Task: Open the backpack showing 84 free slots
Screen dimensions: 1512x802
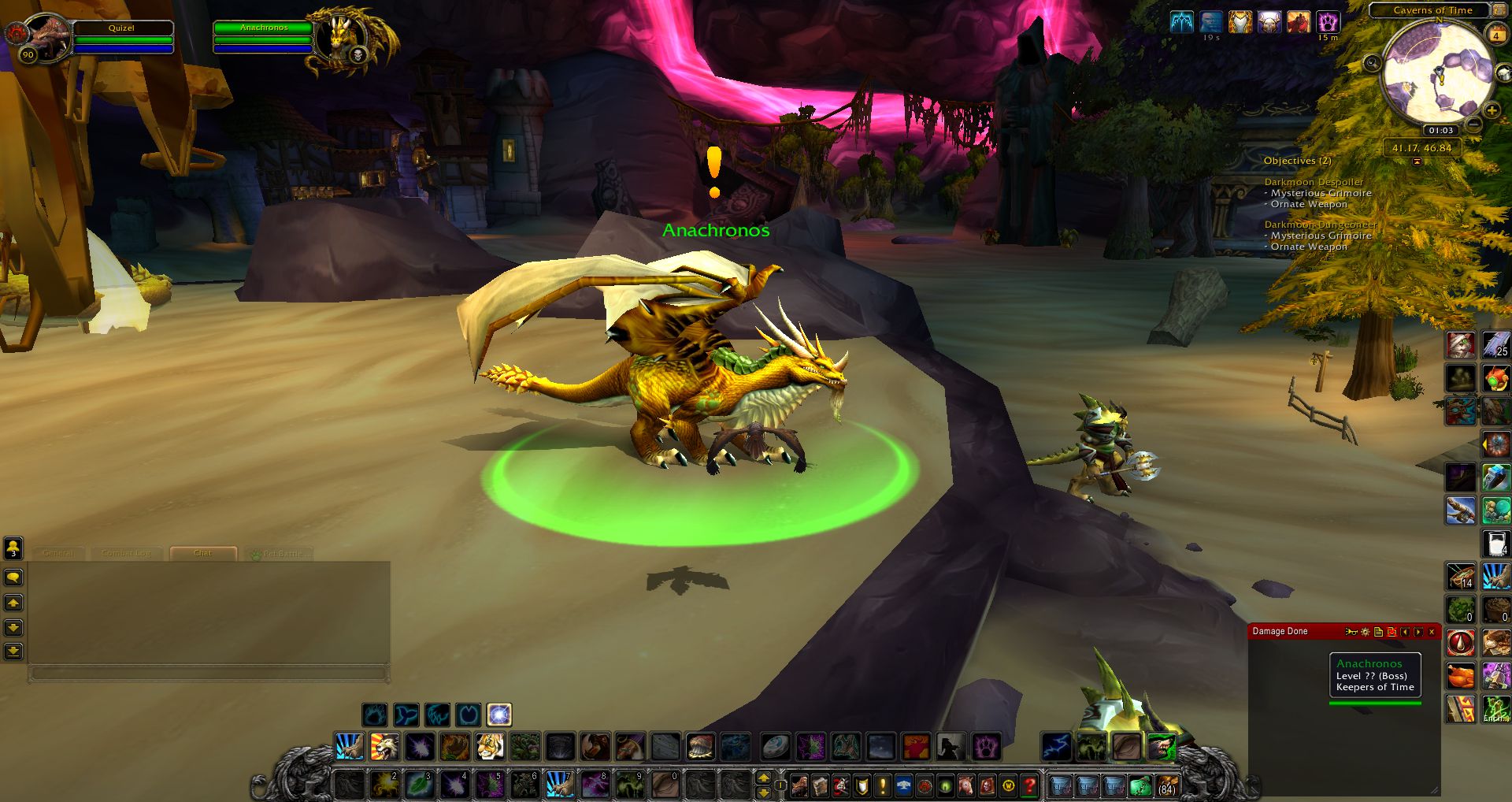Action: point(1166,785)
